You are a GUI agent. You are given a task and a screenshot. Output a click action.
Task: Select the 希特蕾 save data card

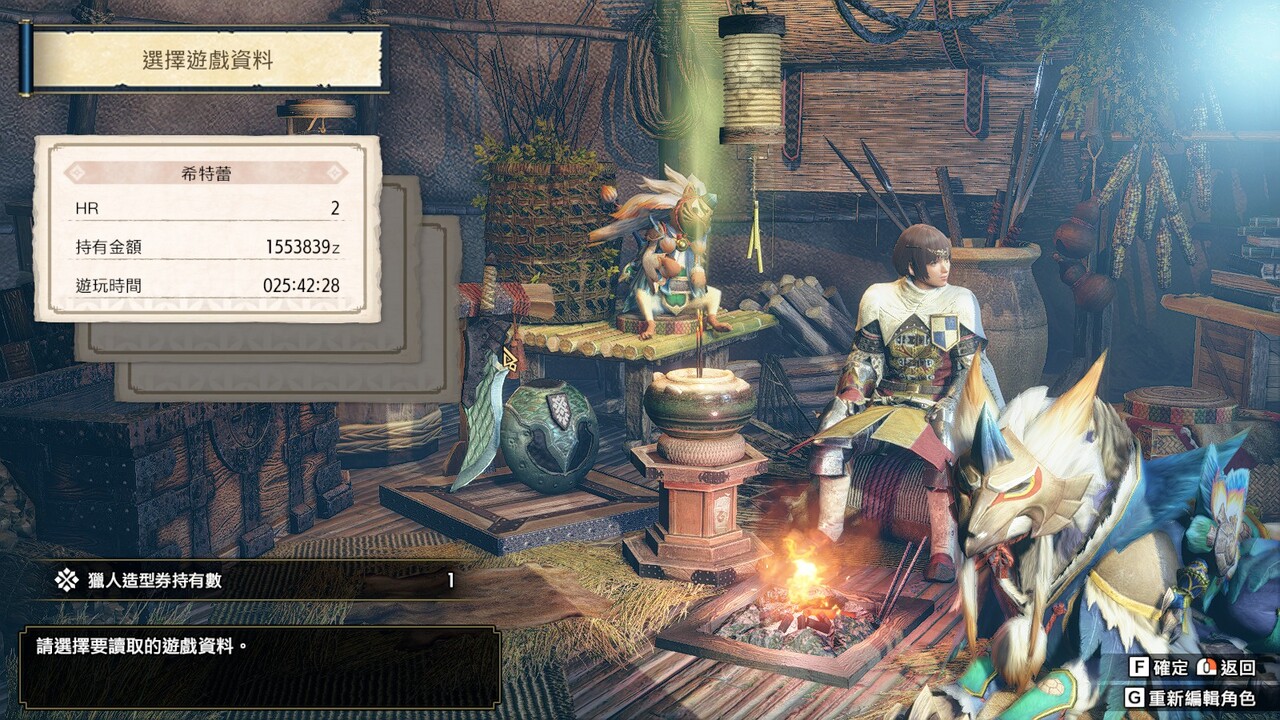[x=207, y=229]
